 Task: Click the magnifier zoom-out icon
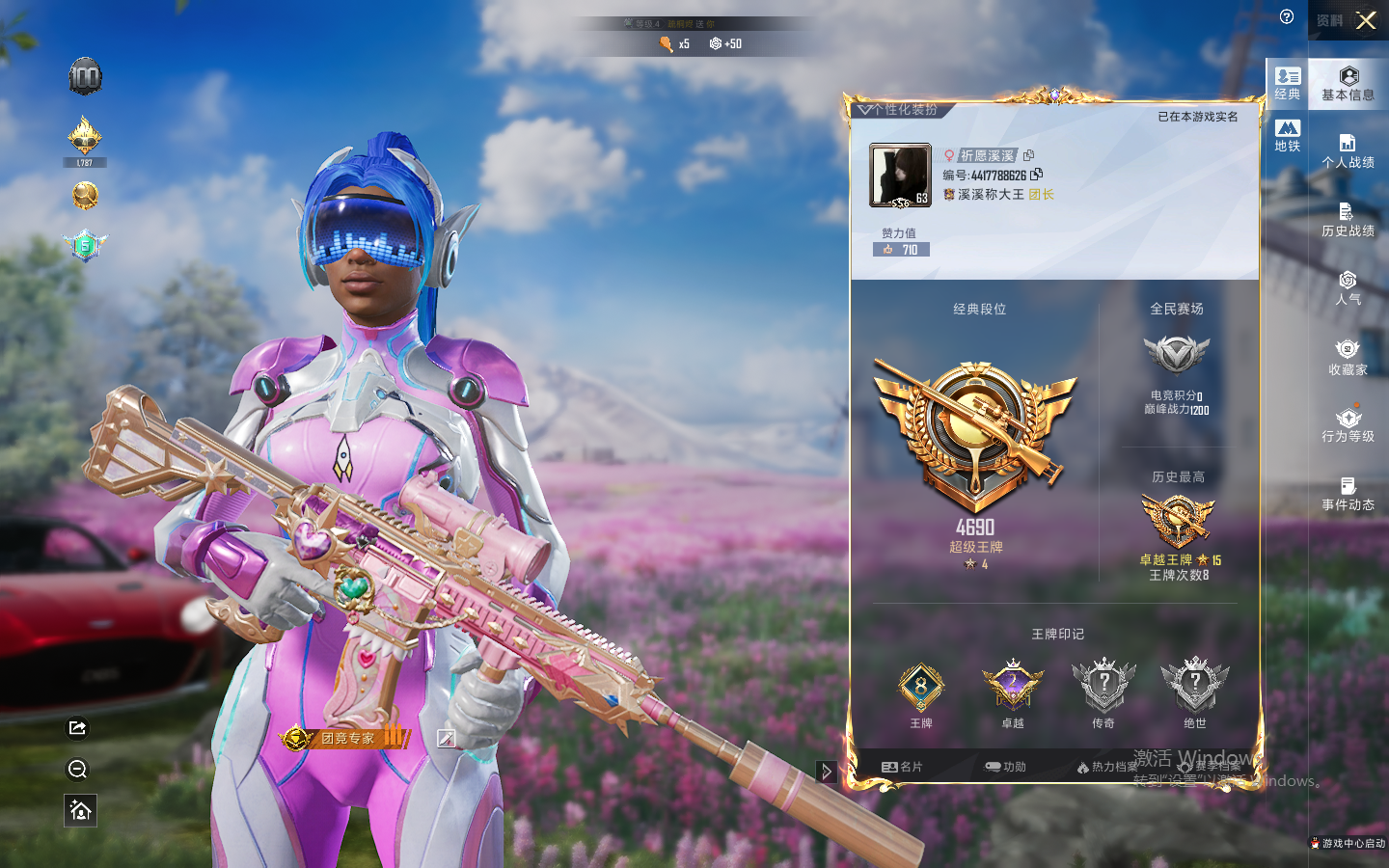click(x=78, y=769)
